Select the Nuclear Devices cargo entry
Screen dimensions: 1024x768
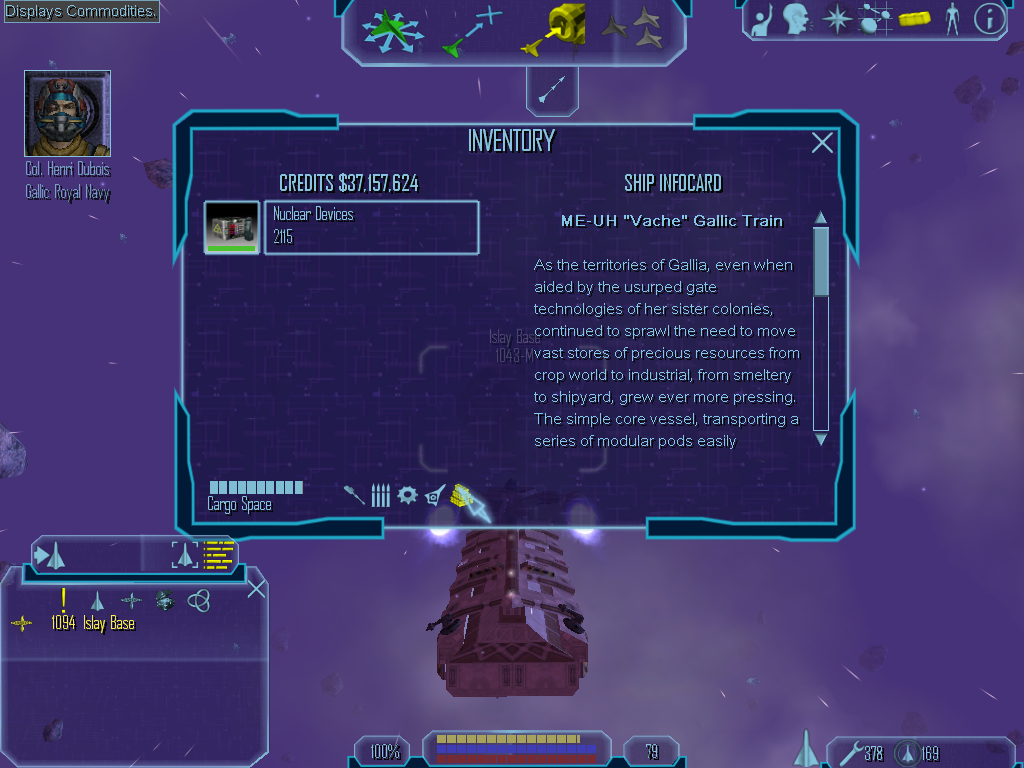[x=371, y=228]
